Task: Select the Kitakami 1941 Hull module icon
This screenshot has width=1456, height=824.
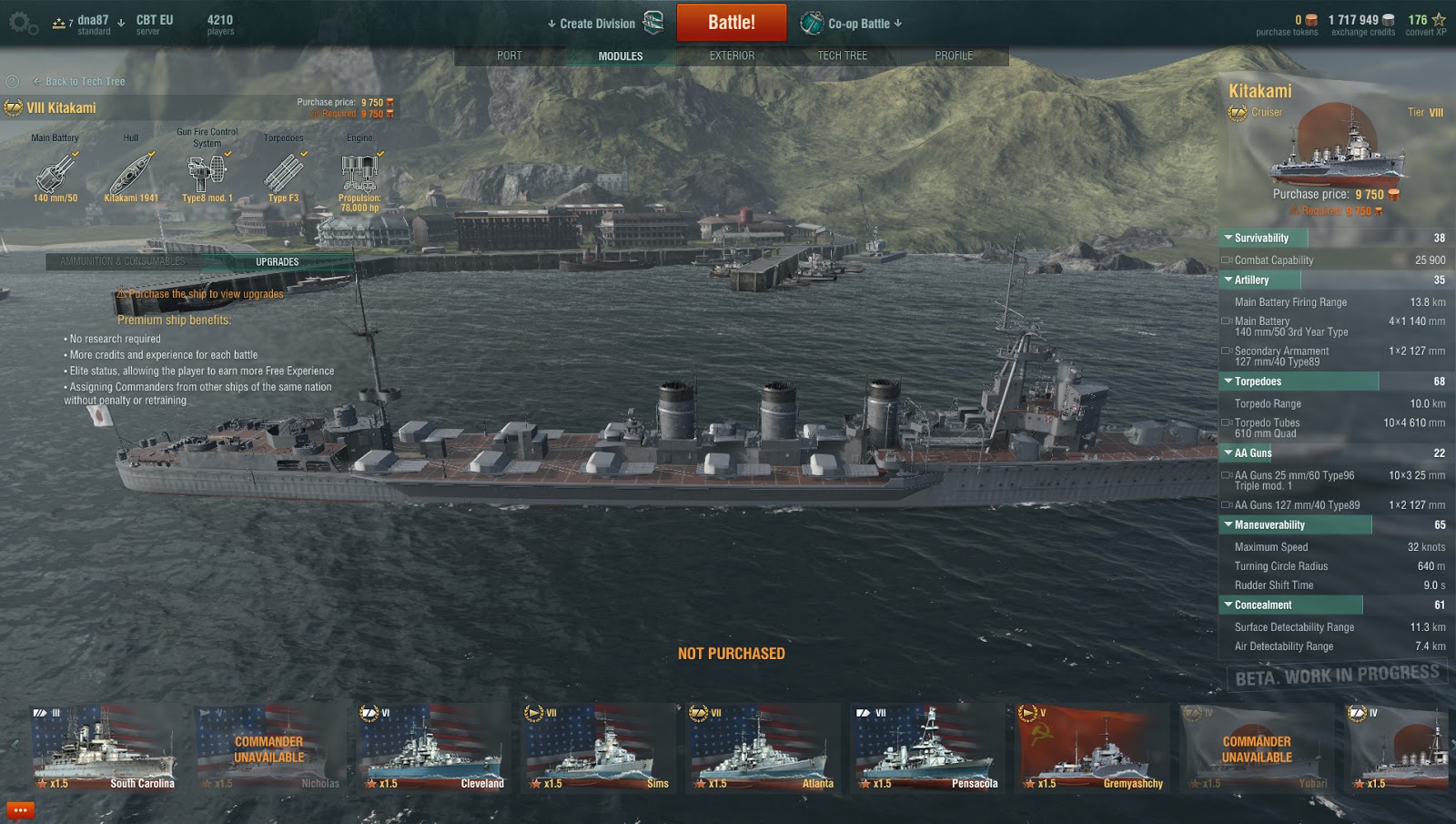Action: [x=133, y=173]
